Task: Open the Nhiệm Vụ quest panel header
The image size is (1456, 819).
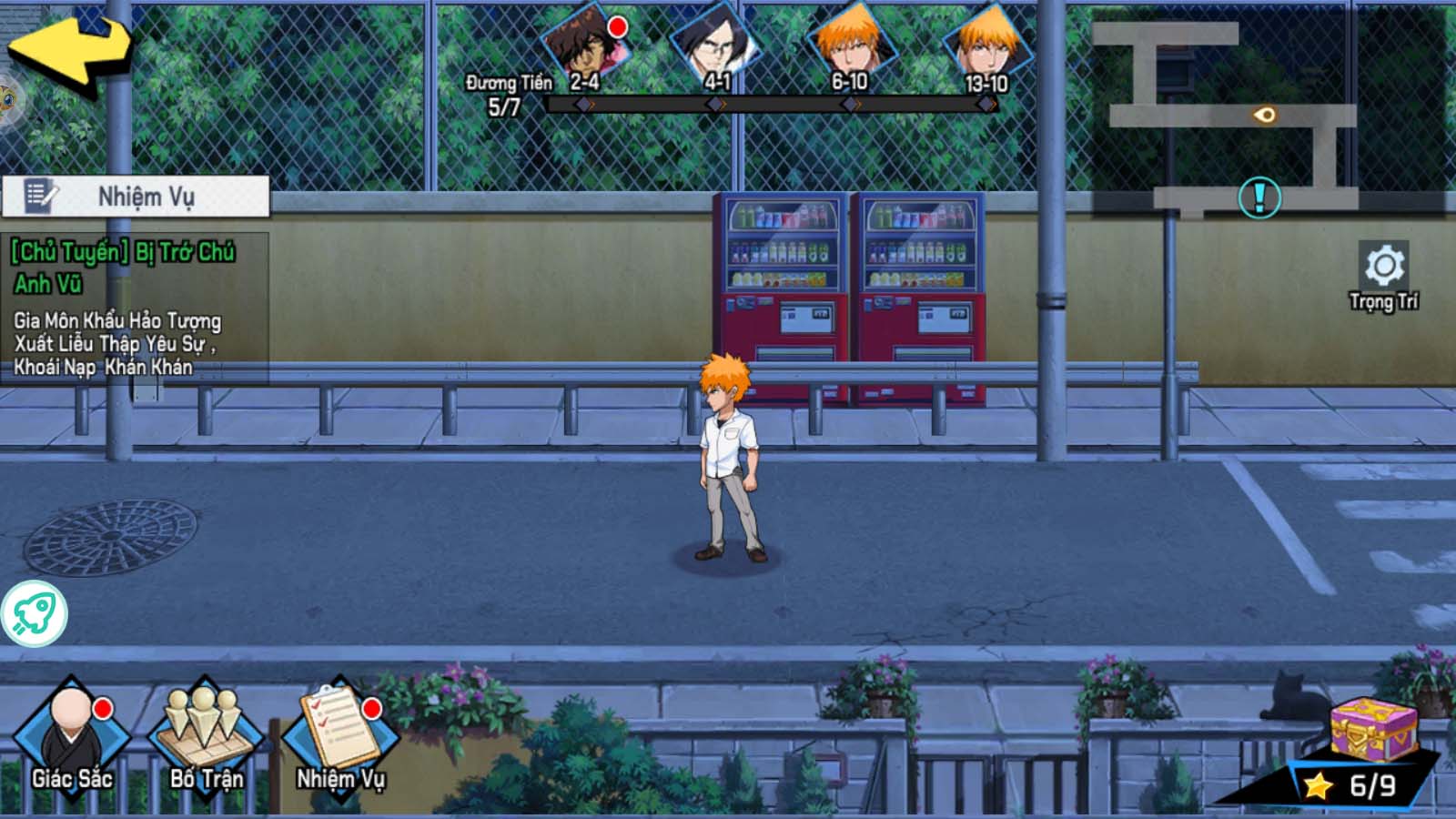Action: 136,197
